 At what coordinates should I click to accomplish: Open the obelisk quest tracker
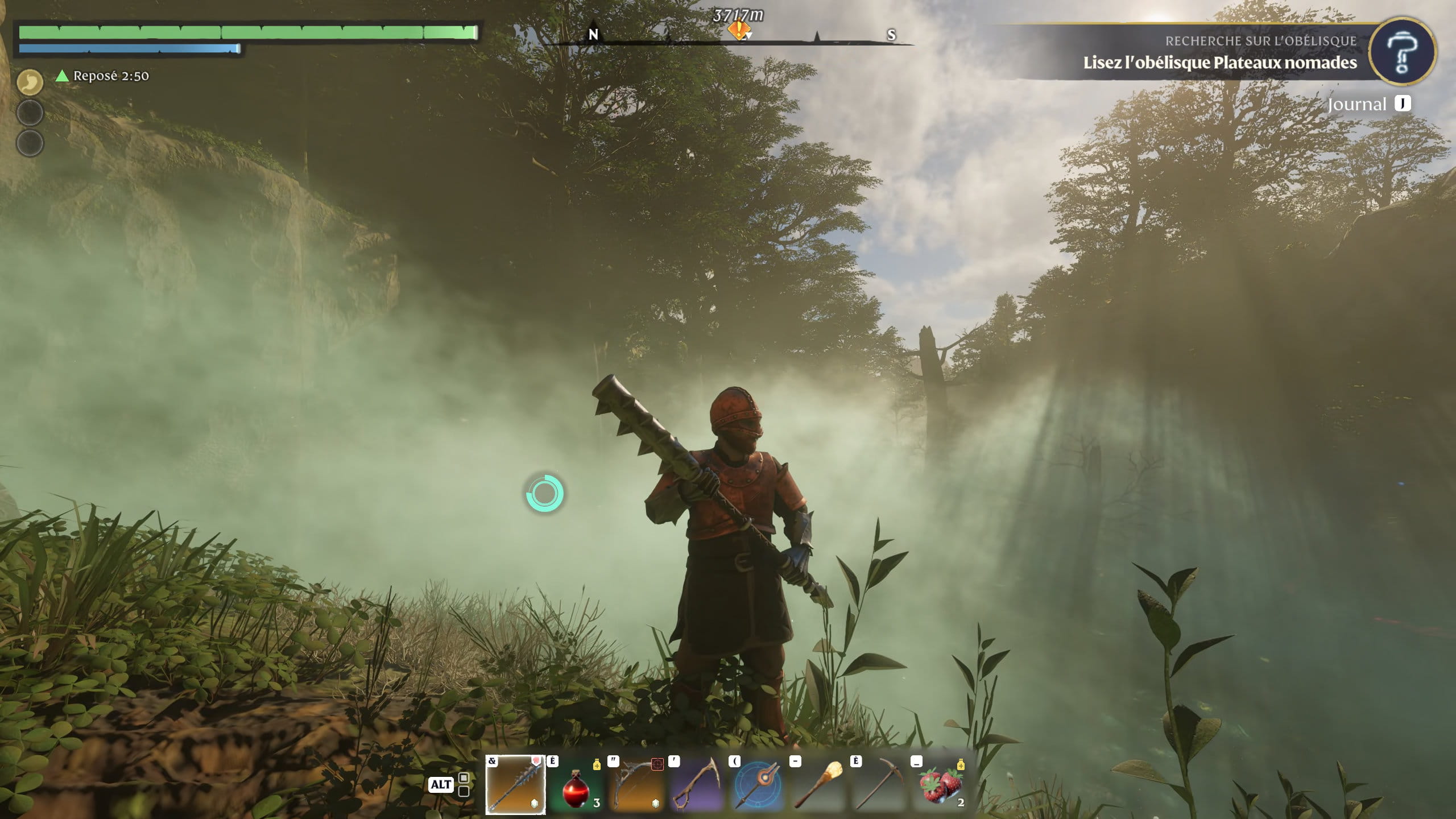[x=1219, y=53]
